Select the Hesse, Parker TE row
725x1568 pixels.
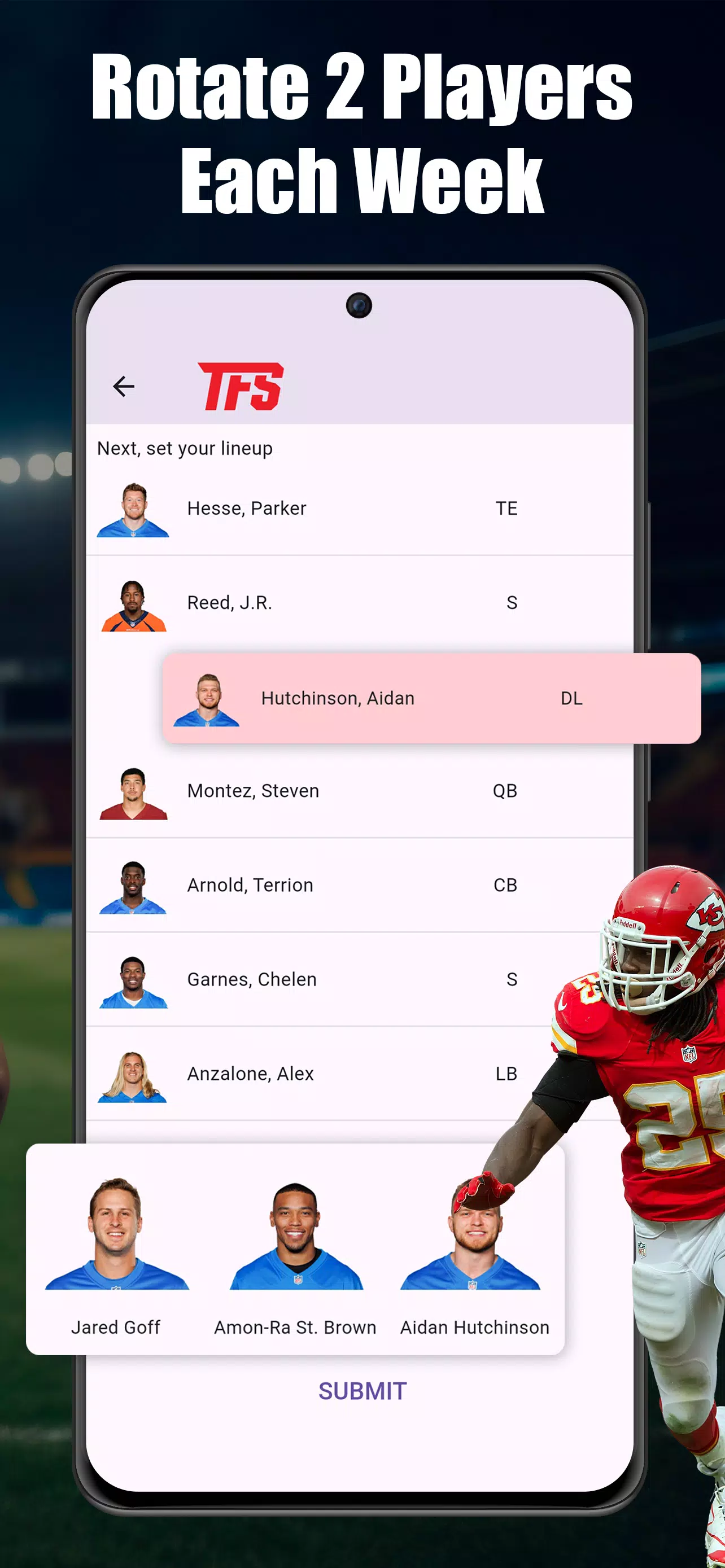coord(361,509)
